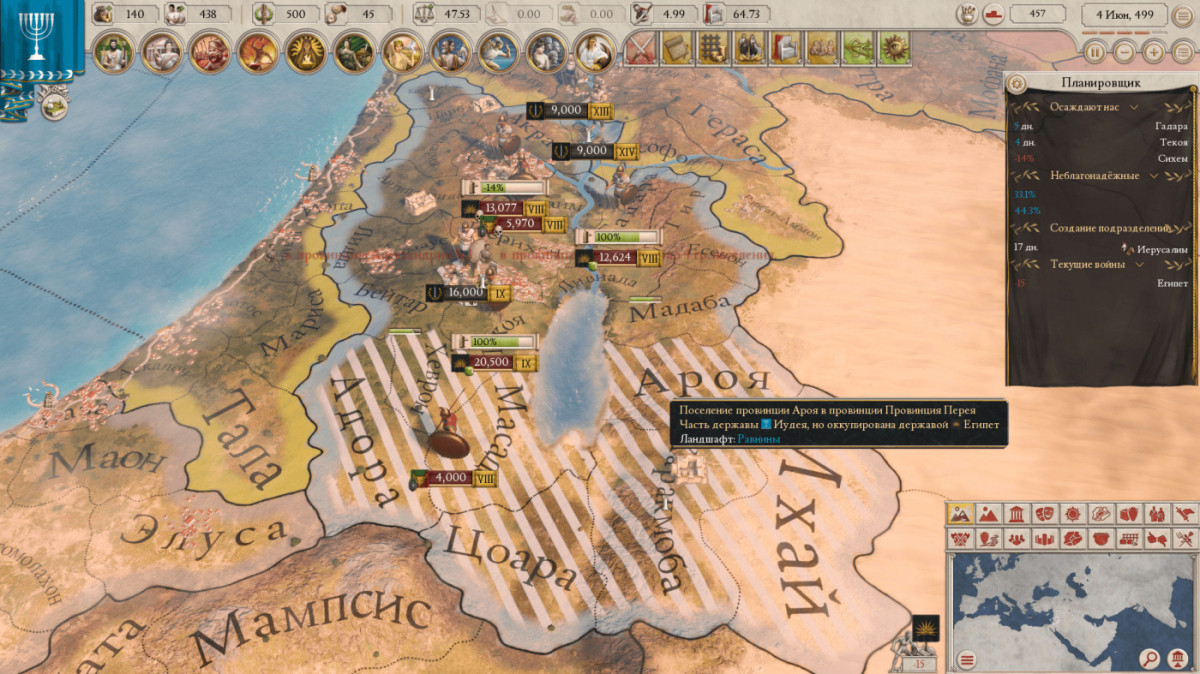Pause the game with the pause button
The image size is (1200, 674).
(1094, 52)
